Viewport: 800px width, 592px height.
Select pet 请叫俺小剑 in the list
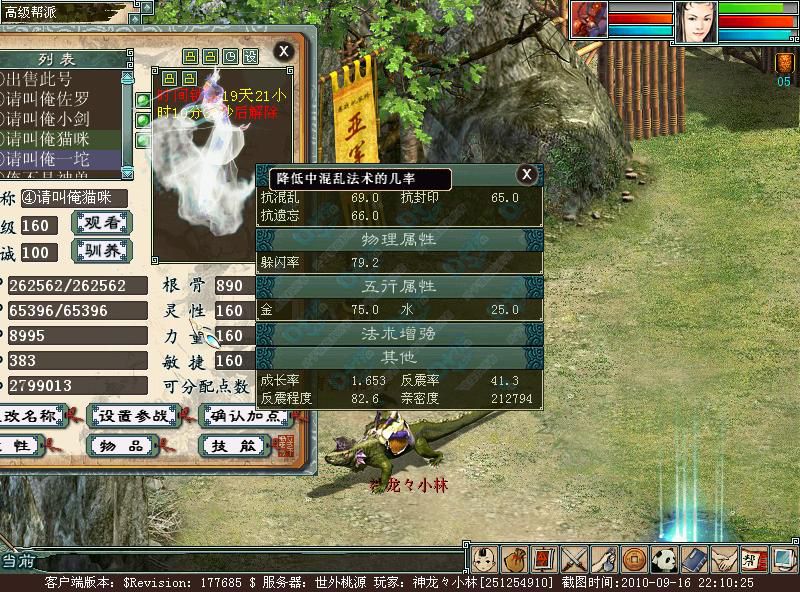[60, 119]
